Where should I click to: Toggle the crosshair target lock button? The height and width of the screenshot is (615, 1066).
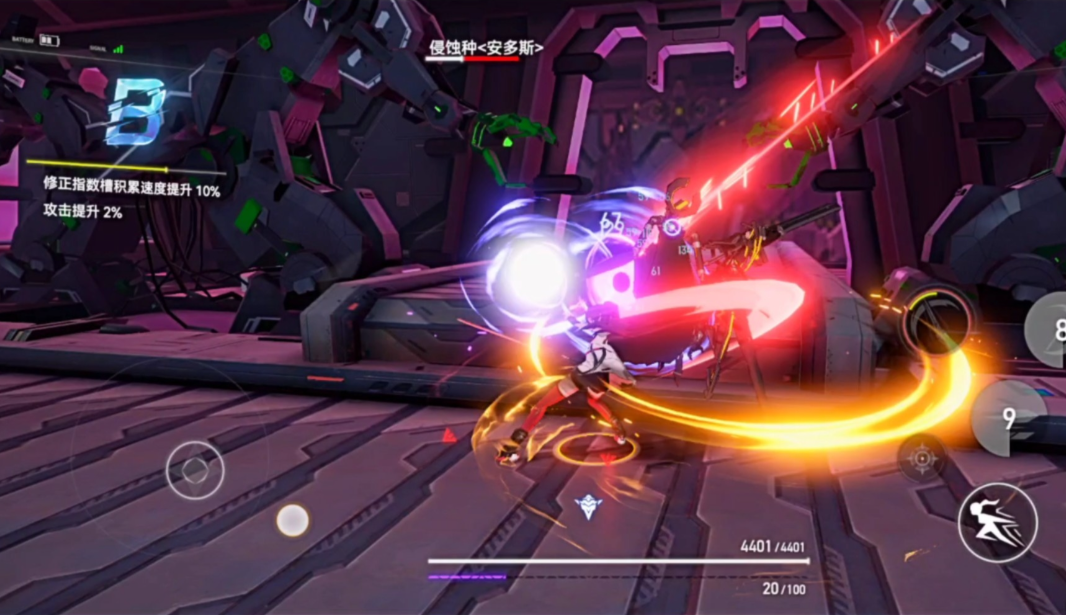pos(921,458)
